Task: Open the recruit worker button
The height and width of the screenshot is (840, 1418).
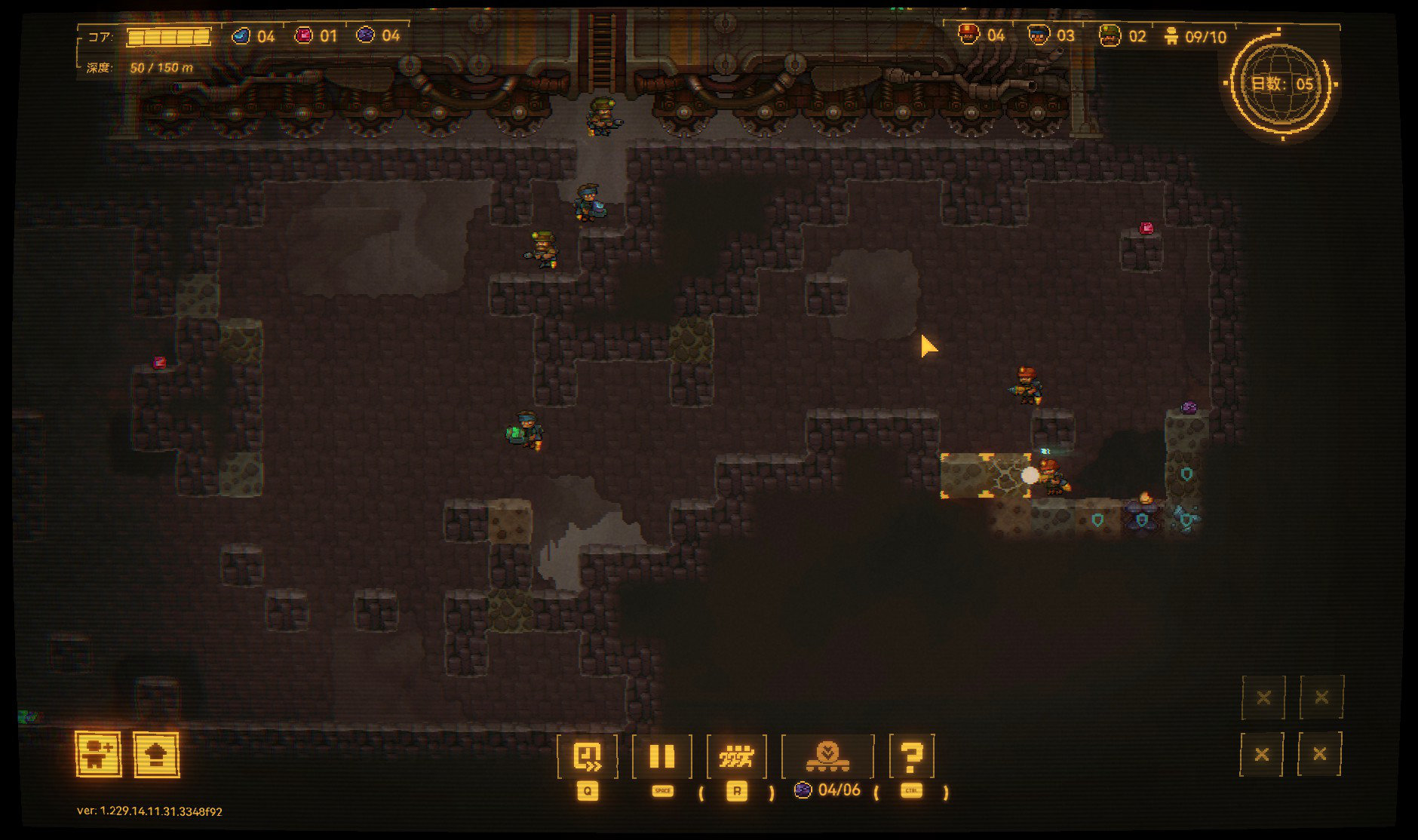Action: click(x=98, y=753)
